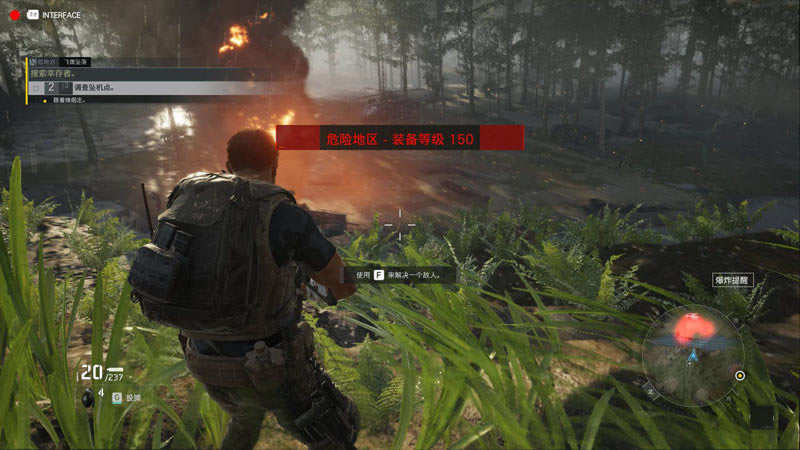
Task: Select the frag grenade icon
Action: click(87, 397)
